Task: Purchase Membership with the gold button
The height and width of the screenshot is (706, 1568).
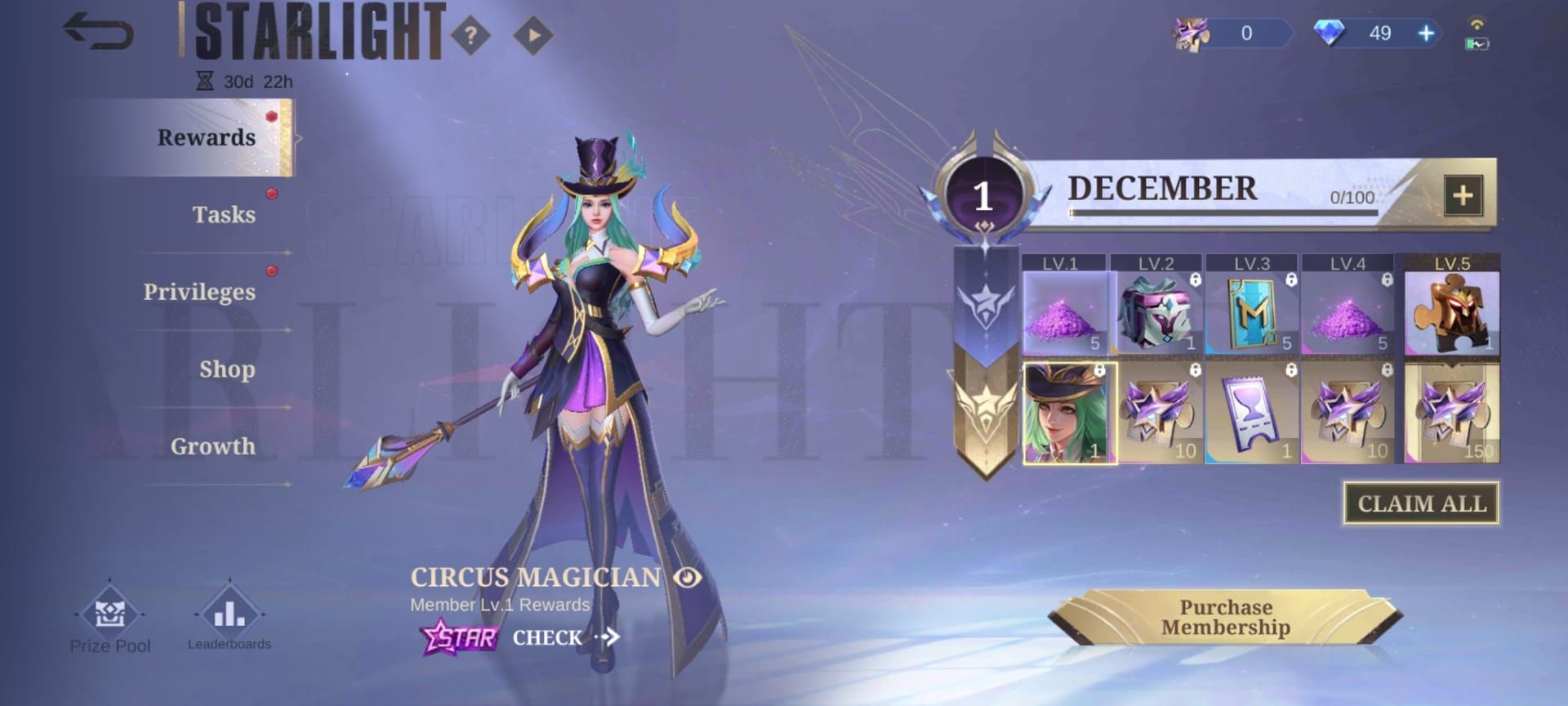Action: point(1225,618)
